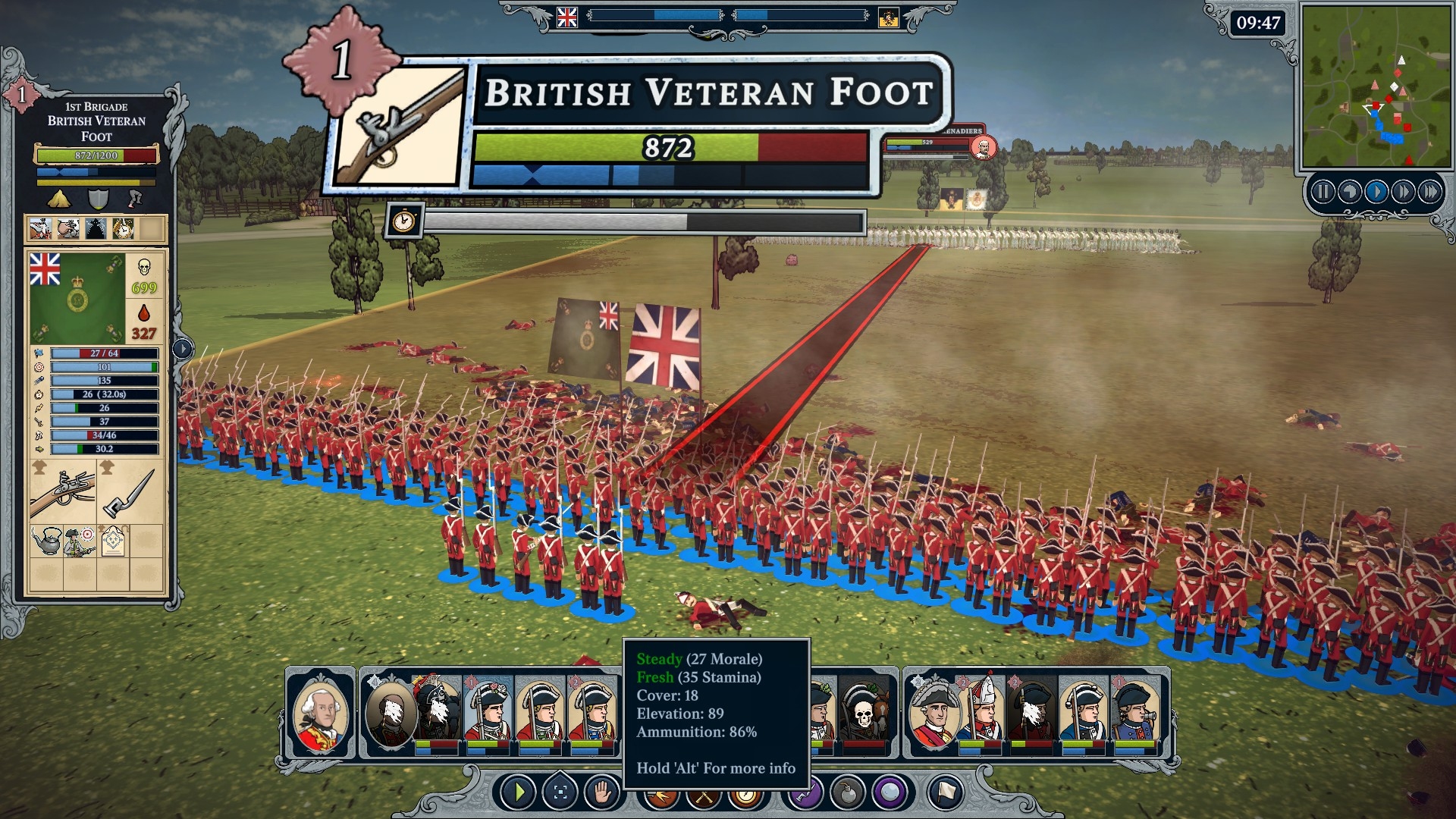
Task: Click the enemy Grenadiers unit marker
Action: [983, 147]
